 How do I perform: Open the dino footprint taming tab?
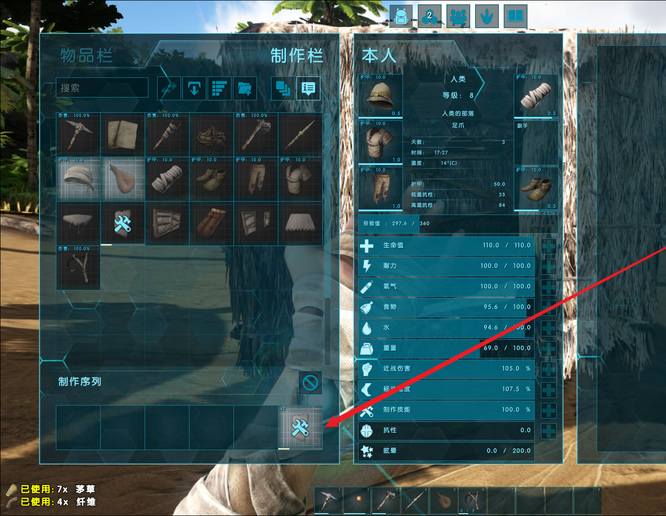(x=487, y=16)
